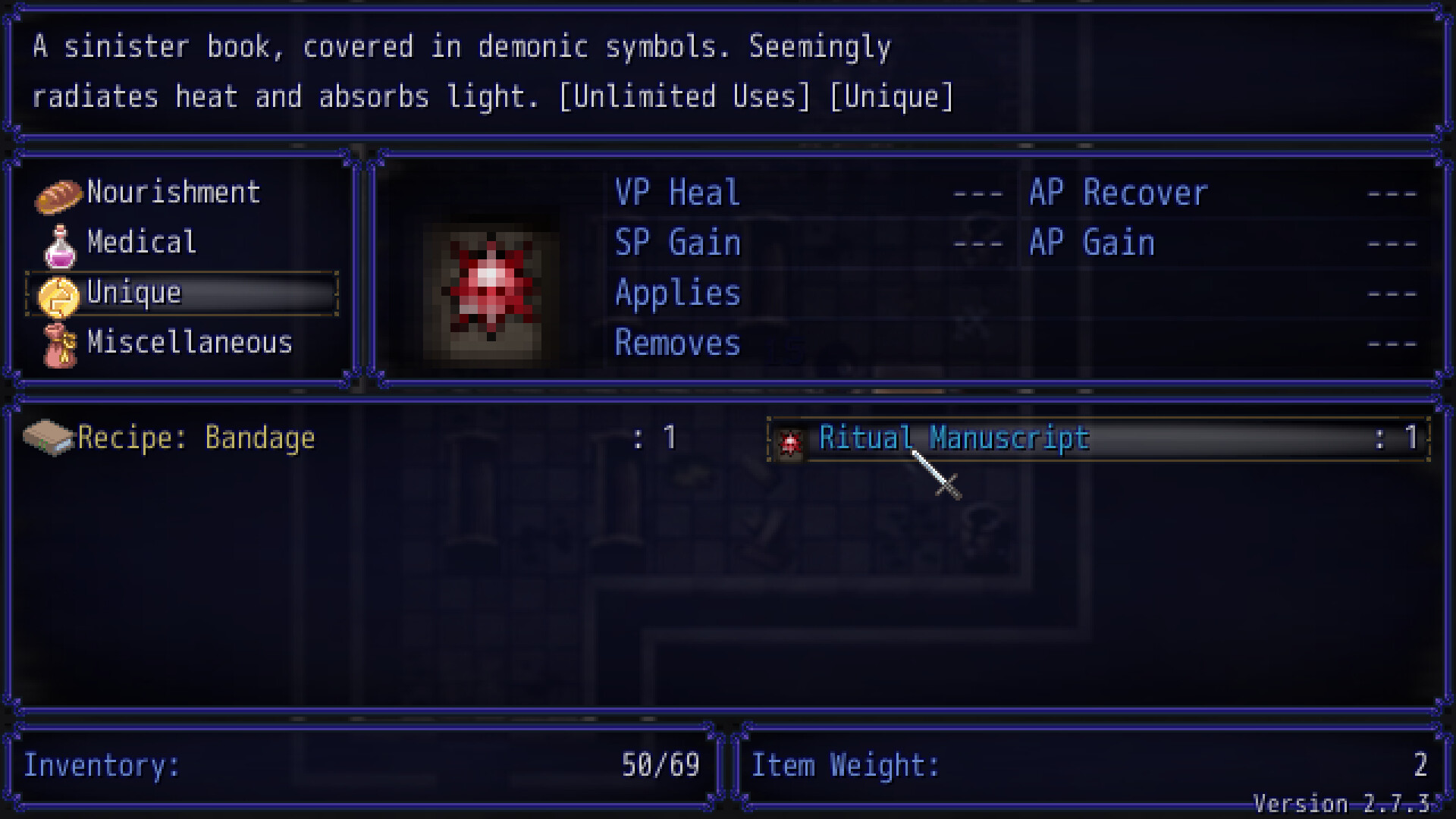
Task: Click the potion flask icon beside Medical
Action: [x=59, y=243]
